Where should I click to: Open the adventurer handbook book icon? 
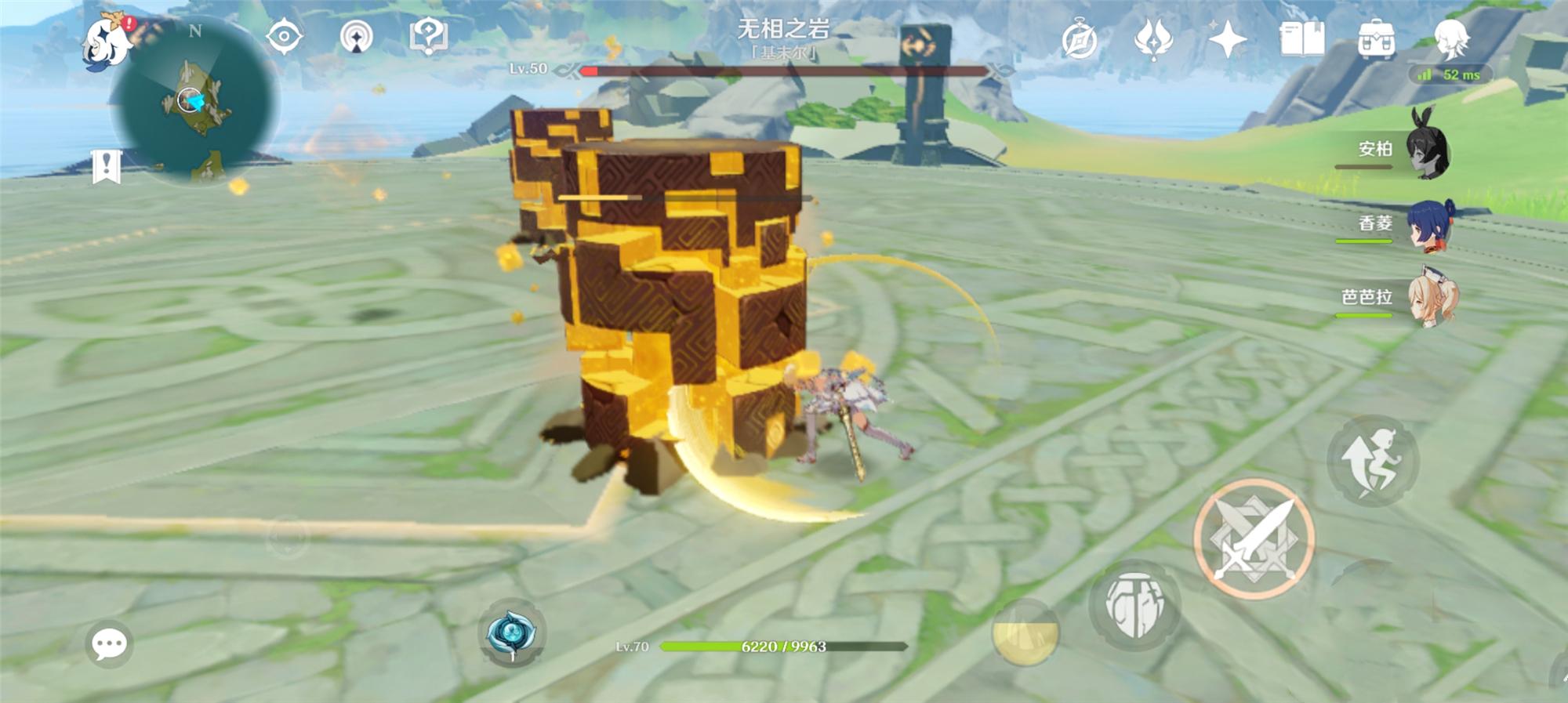tap(1301, 39)
